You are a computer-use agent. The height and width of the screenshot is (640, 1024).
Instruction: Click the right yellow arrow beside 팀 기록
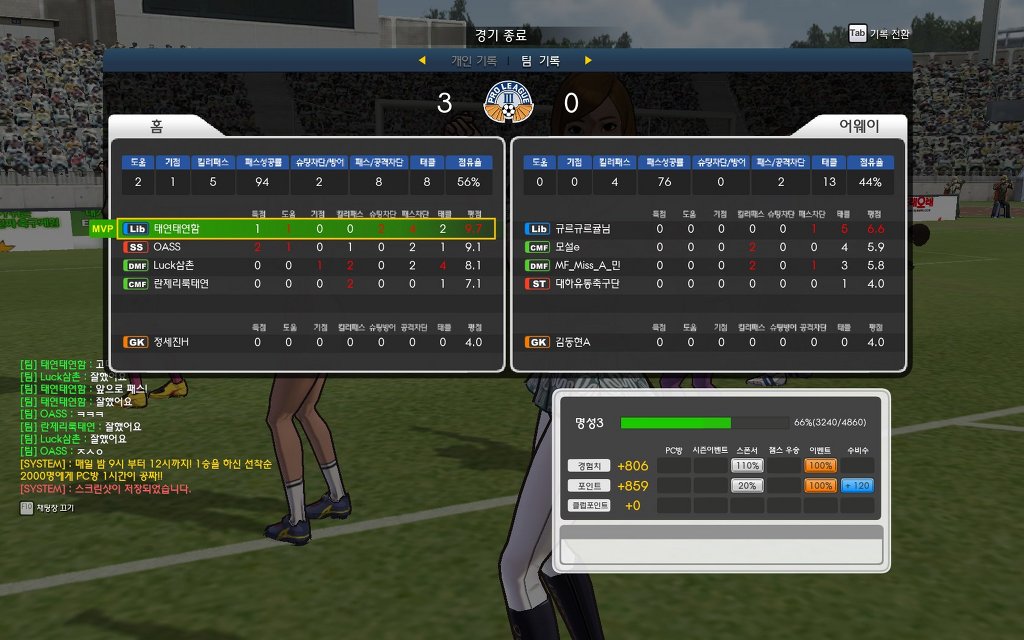pyautogui.click(x=588, y=61)
